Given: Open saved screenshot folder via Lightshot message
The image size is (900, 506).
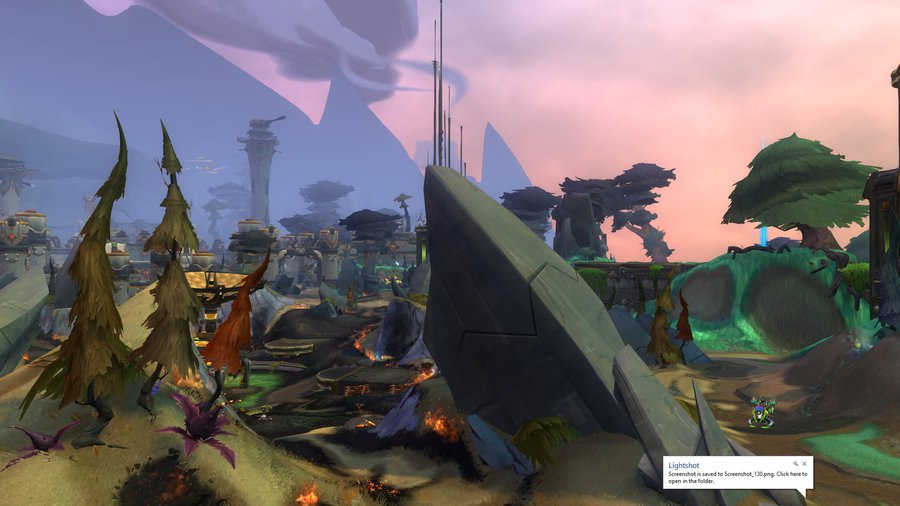Looking at the screenshot, I should point(736,476).
